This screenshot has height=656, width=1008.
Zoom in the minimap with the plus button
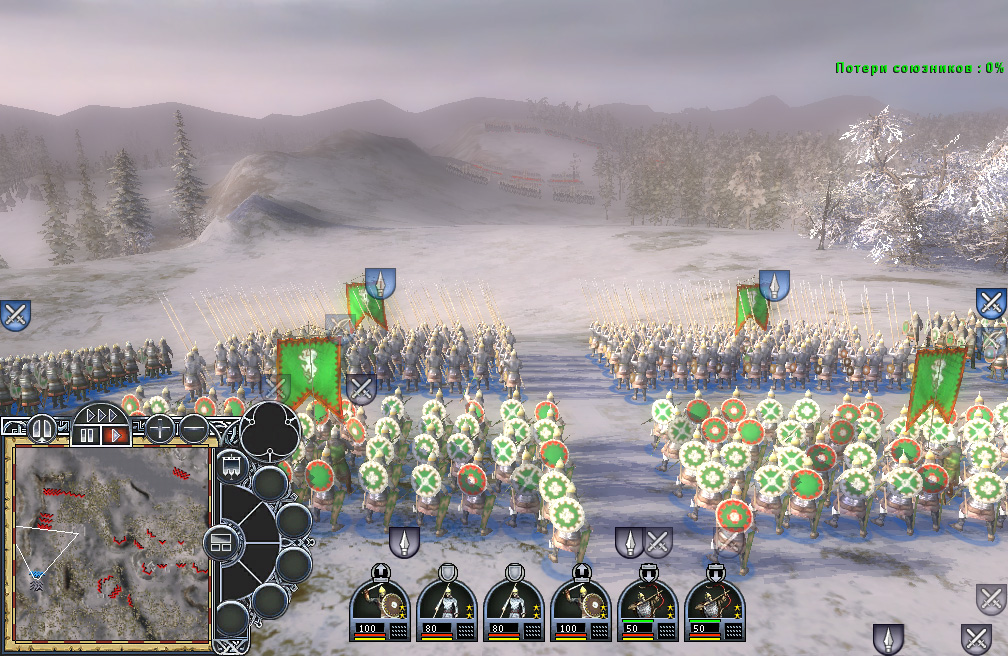(160, 429)
